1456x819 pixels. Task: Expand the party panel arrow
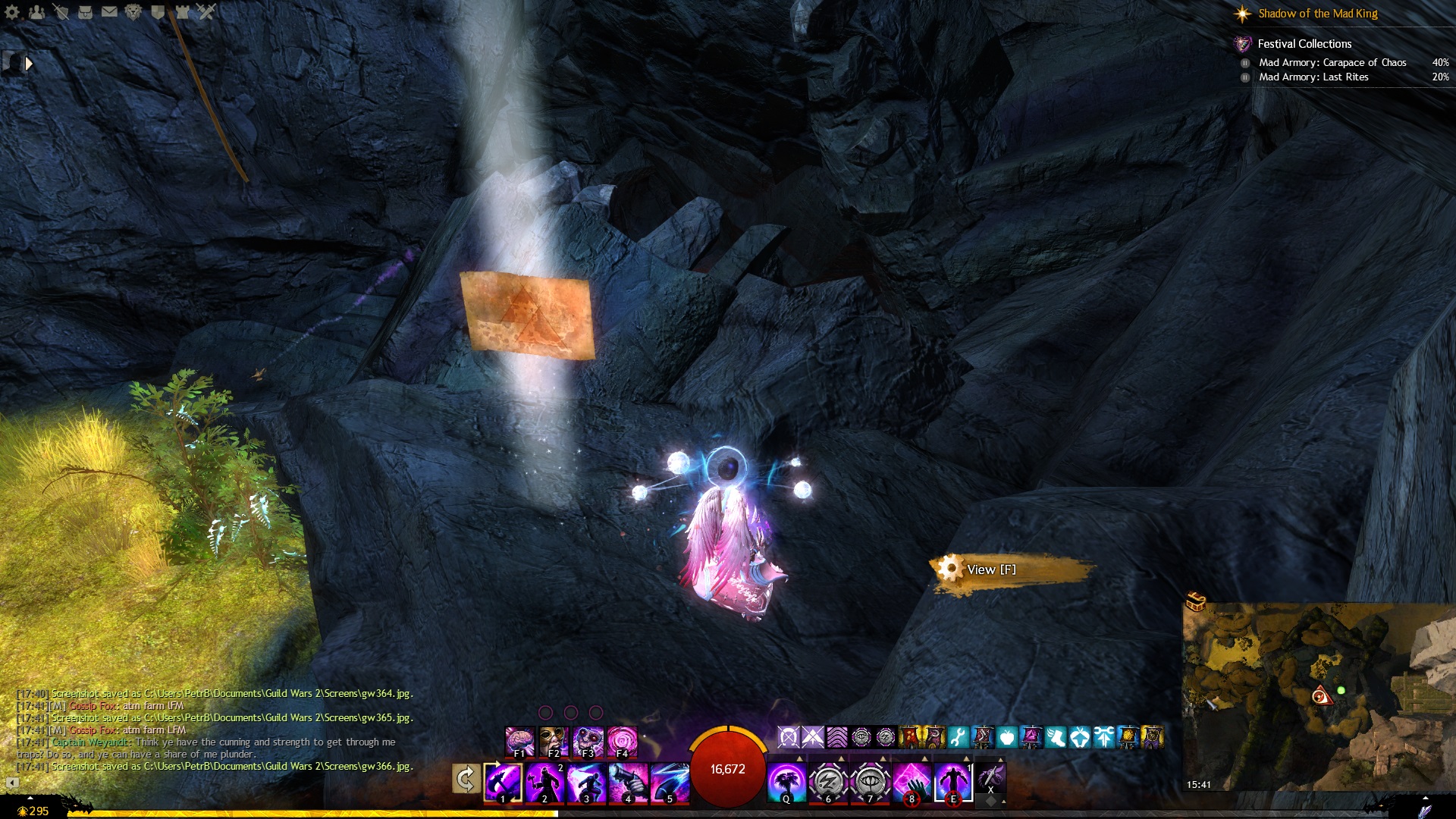(x=29, y=64)
